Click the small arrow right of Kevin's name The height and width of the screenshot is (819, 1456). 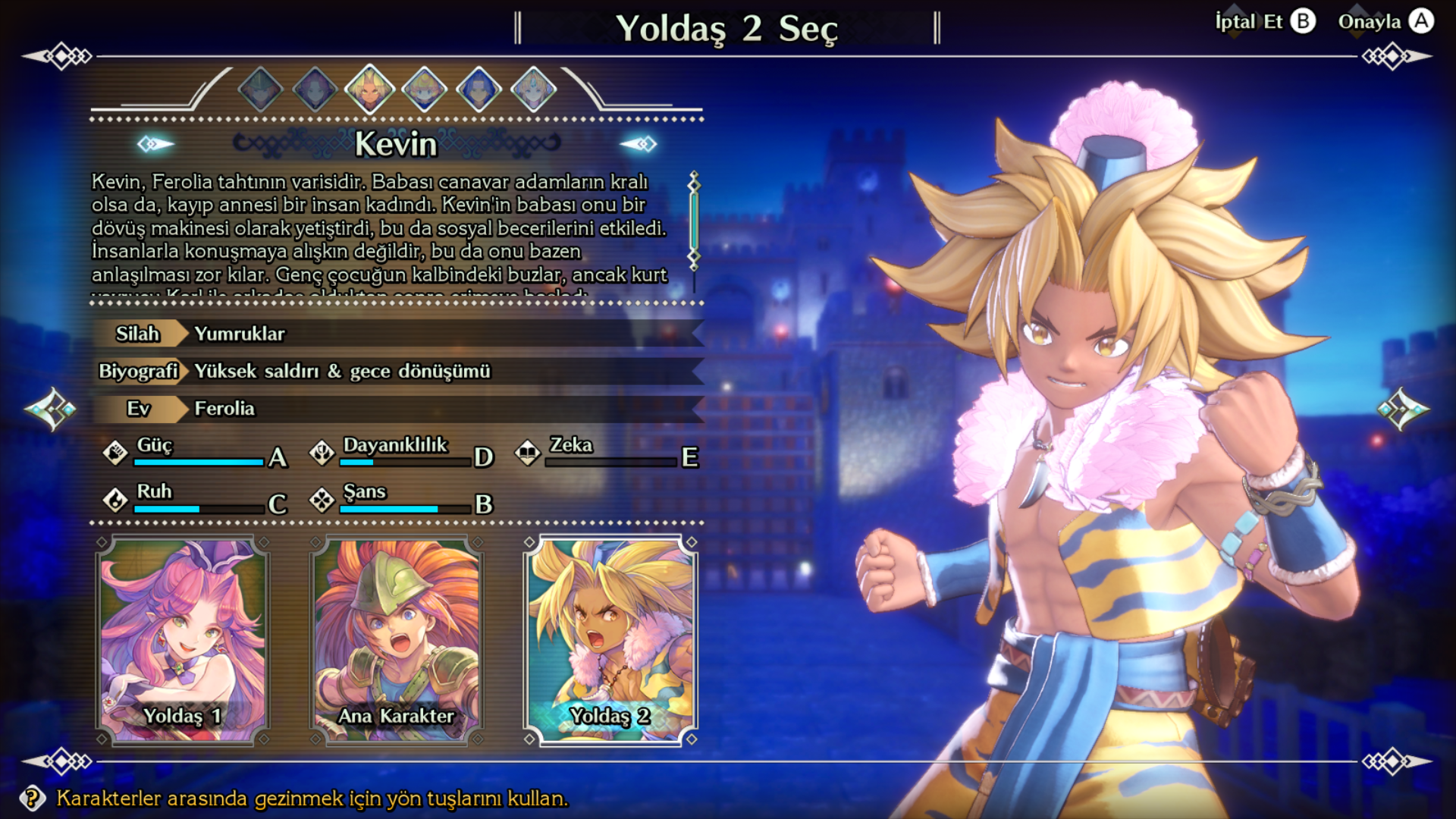[x=639, y=143]
